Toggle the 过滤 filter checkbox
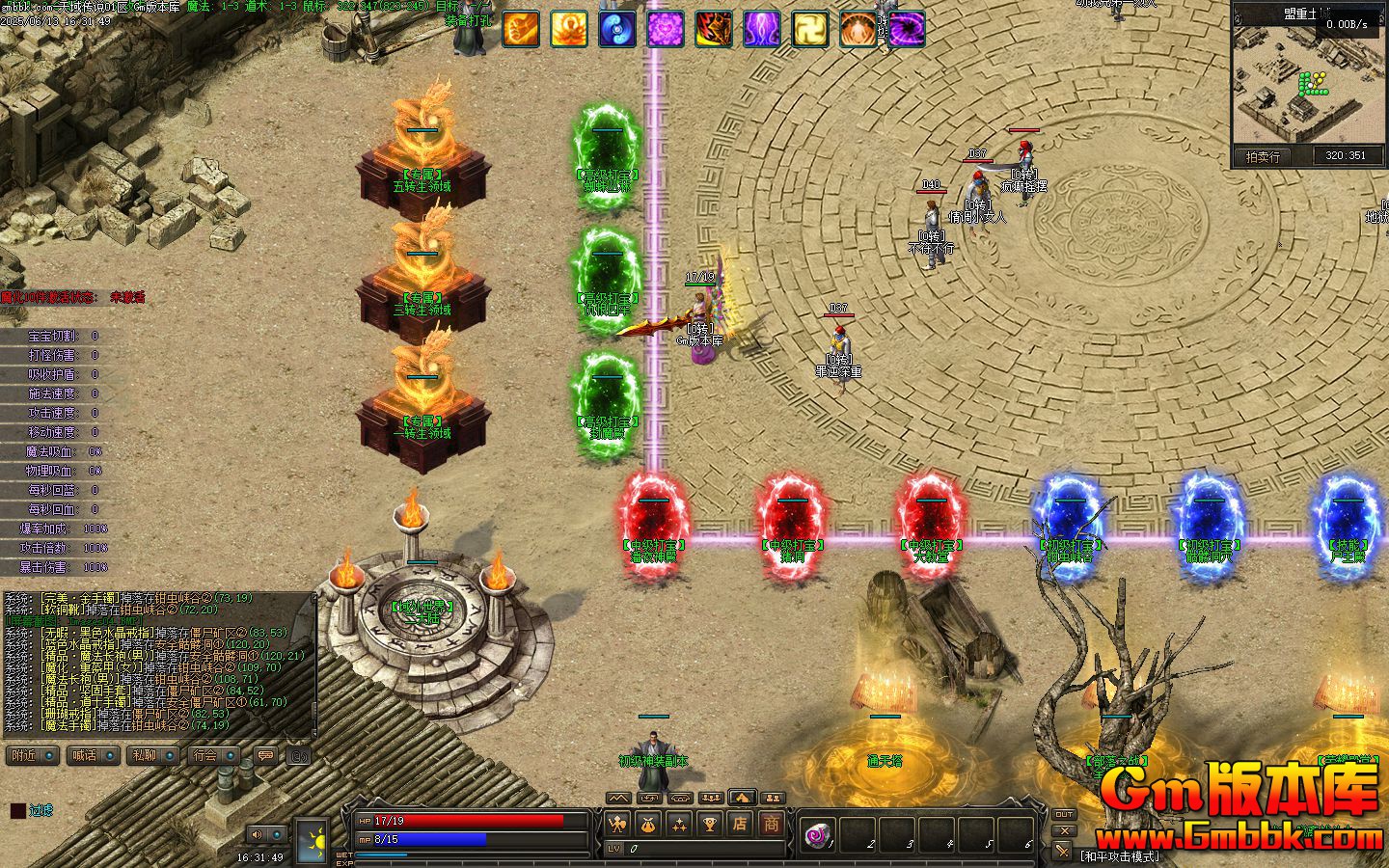The image size is (1389, 868). pos(18,811)
